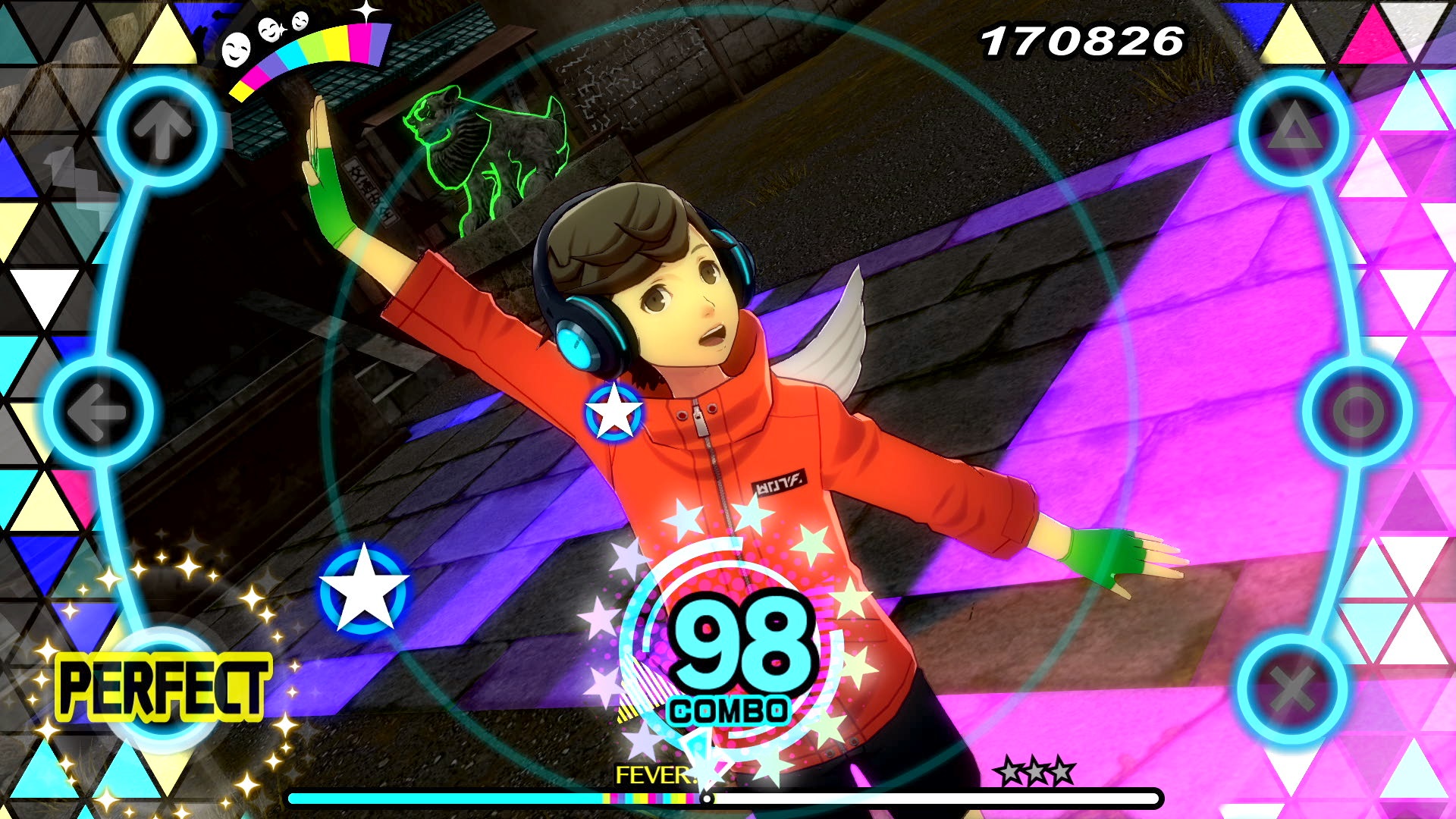The image size is (1456, 819).
Task: Open the rainbow groove gauge arc
Action: coord(311,57)
